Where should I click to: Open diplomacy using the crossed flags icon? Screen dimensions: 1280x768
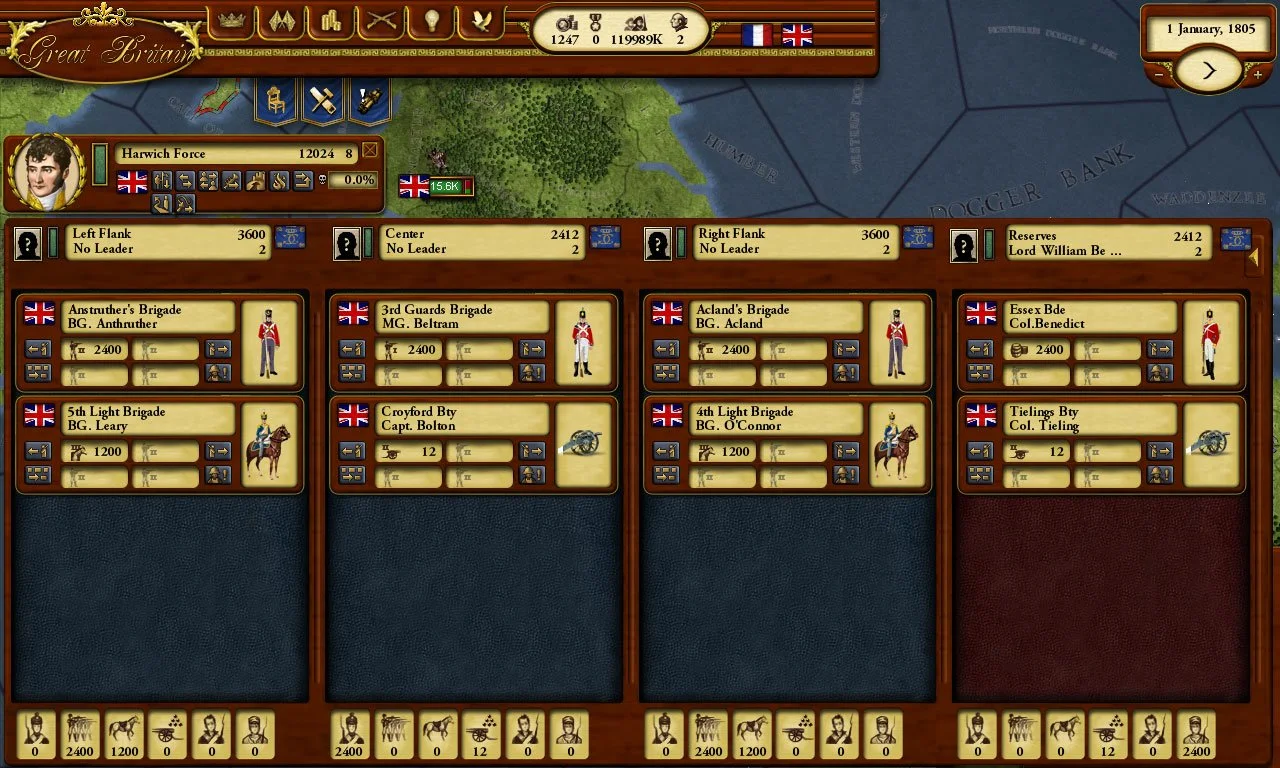pyautogui.click(x=281, y=22)
